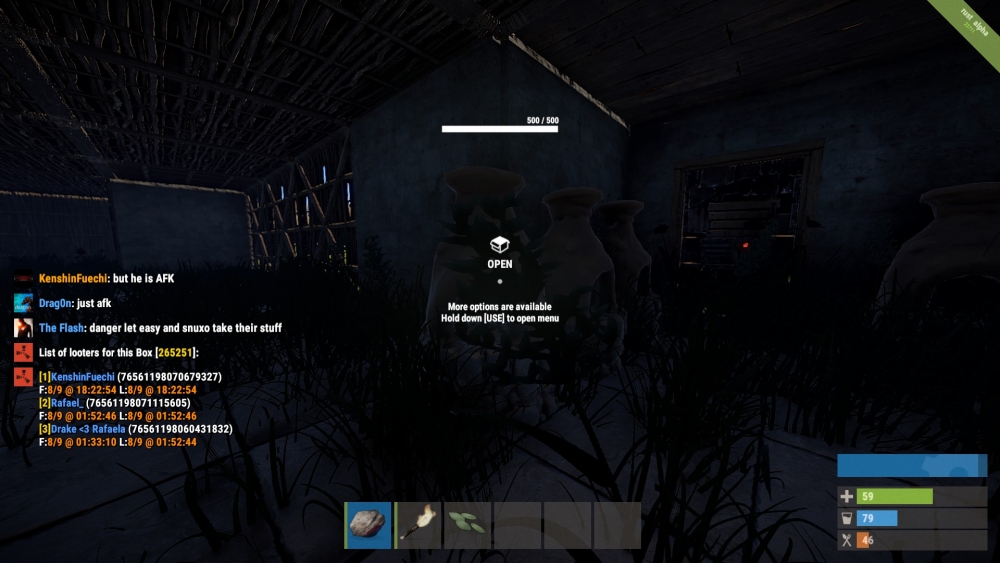Click KenshinFuechi's name in the AFK message
Image resolution: width=1000 pixels, height=563 pixels.
click(x=73, y=279)
